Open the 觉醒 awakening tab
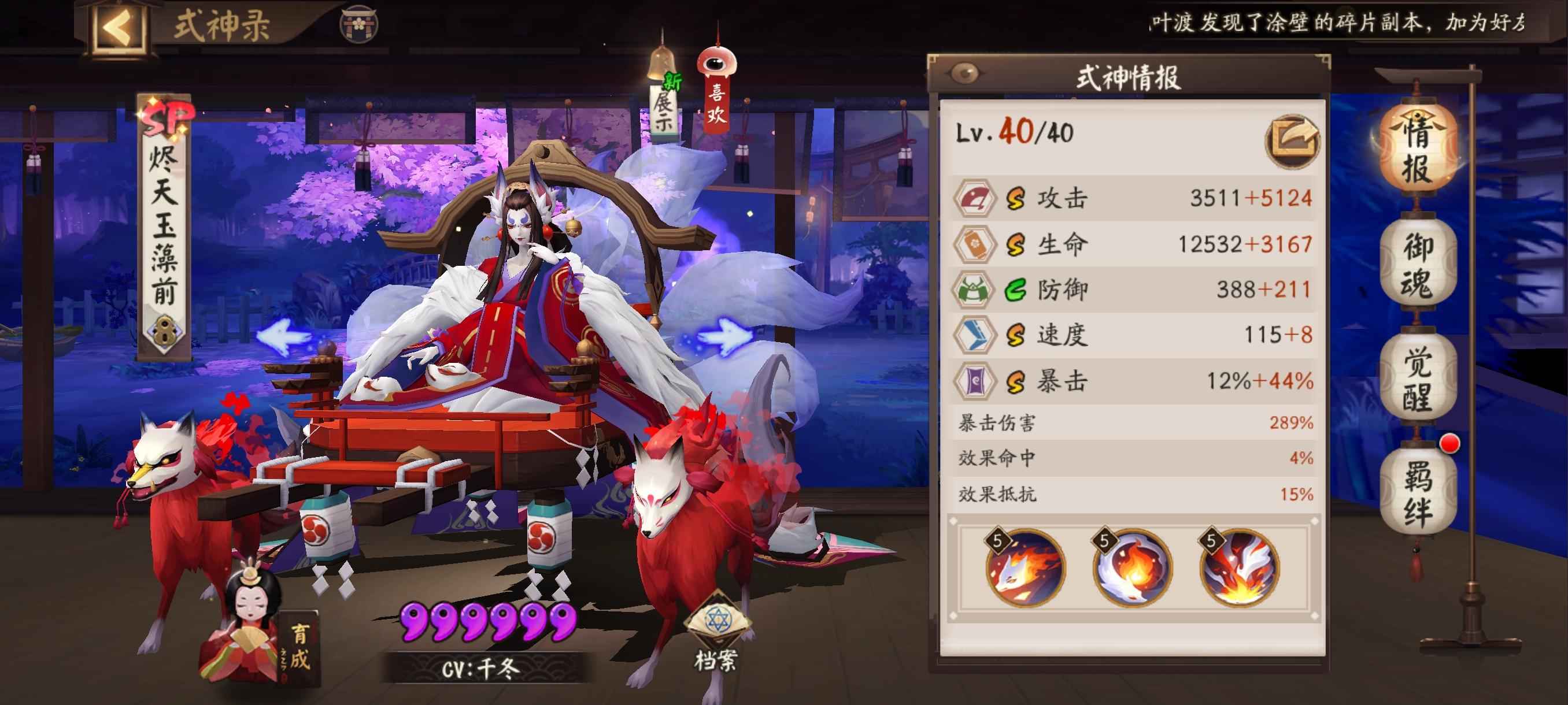This screenshot has height=705, width=1568. 1417,380
